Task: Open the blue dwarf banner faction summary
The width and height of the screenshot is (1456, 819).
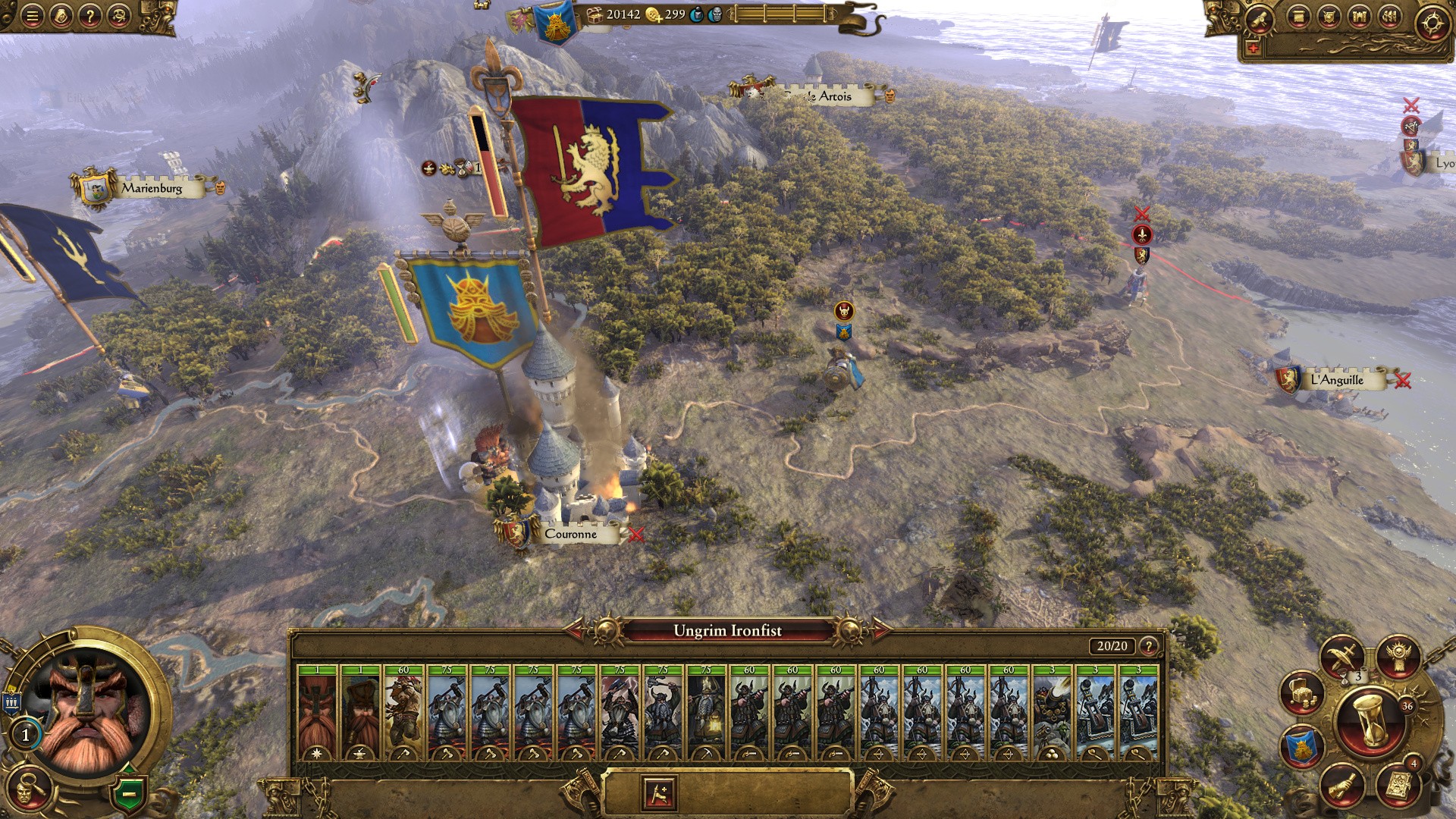Action: tap(1301, 747)
